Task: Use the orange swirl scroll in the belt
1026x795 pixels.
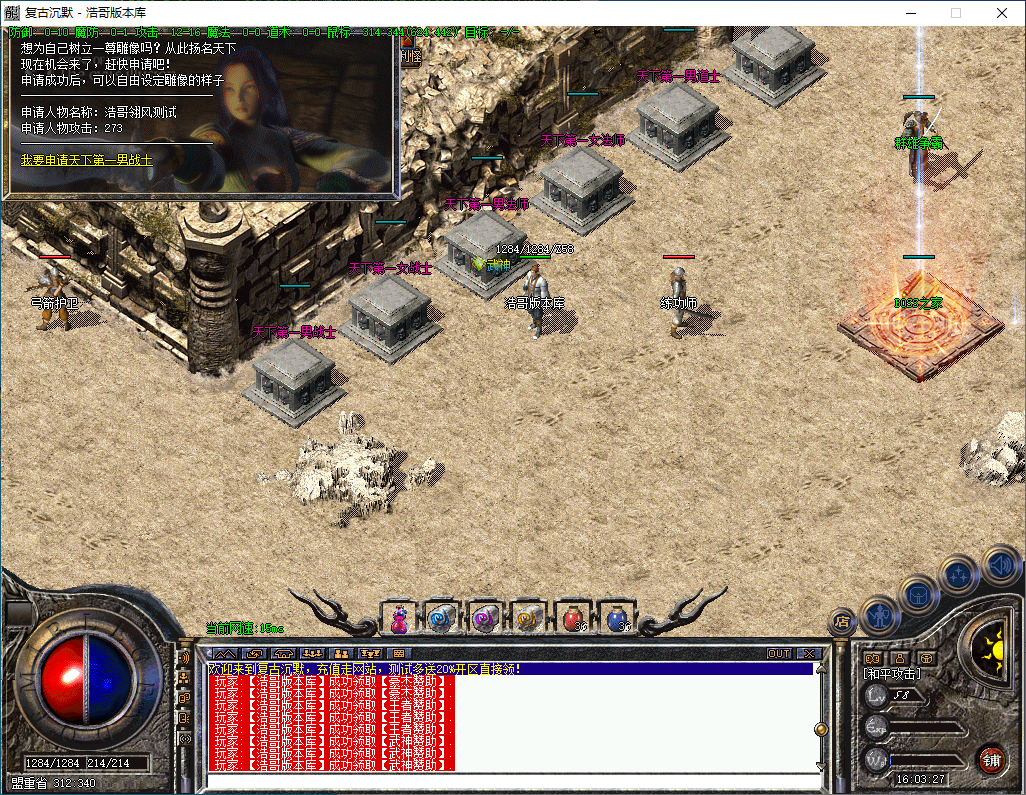Action: coord(527,619)
